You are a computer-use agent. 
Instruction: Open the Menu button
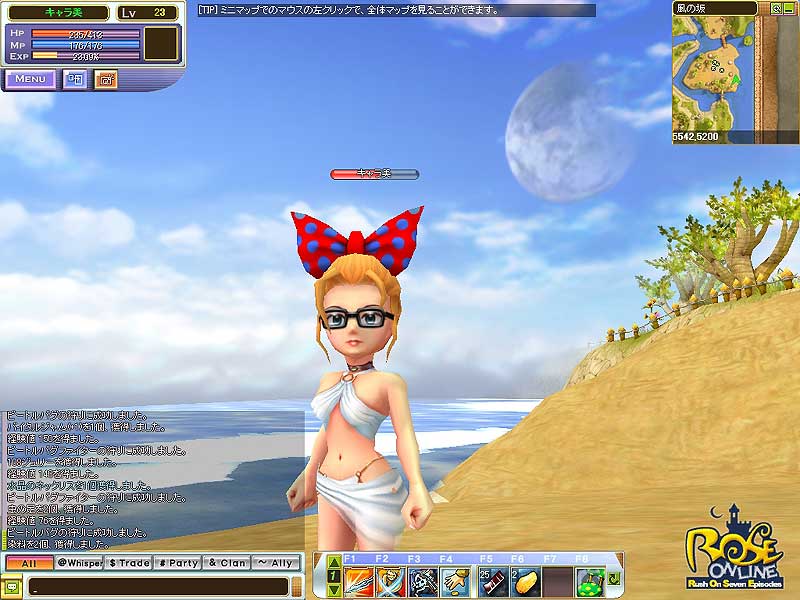30,79
